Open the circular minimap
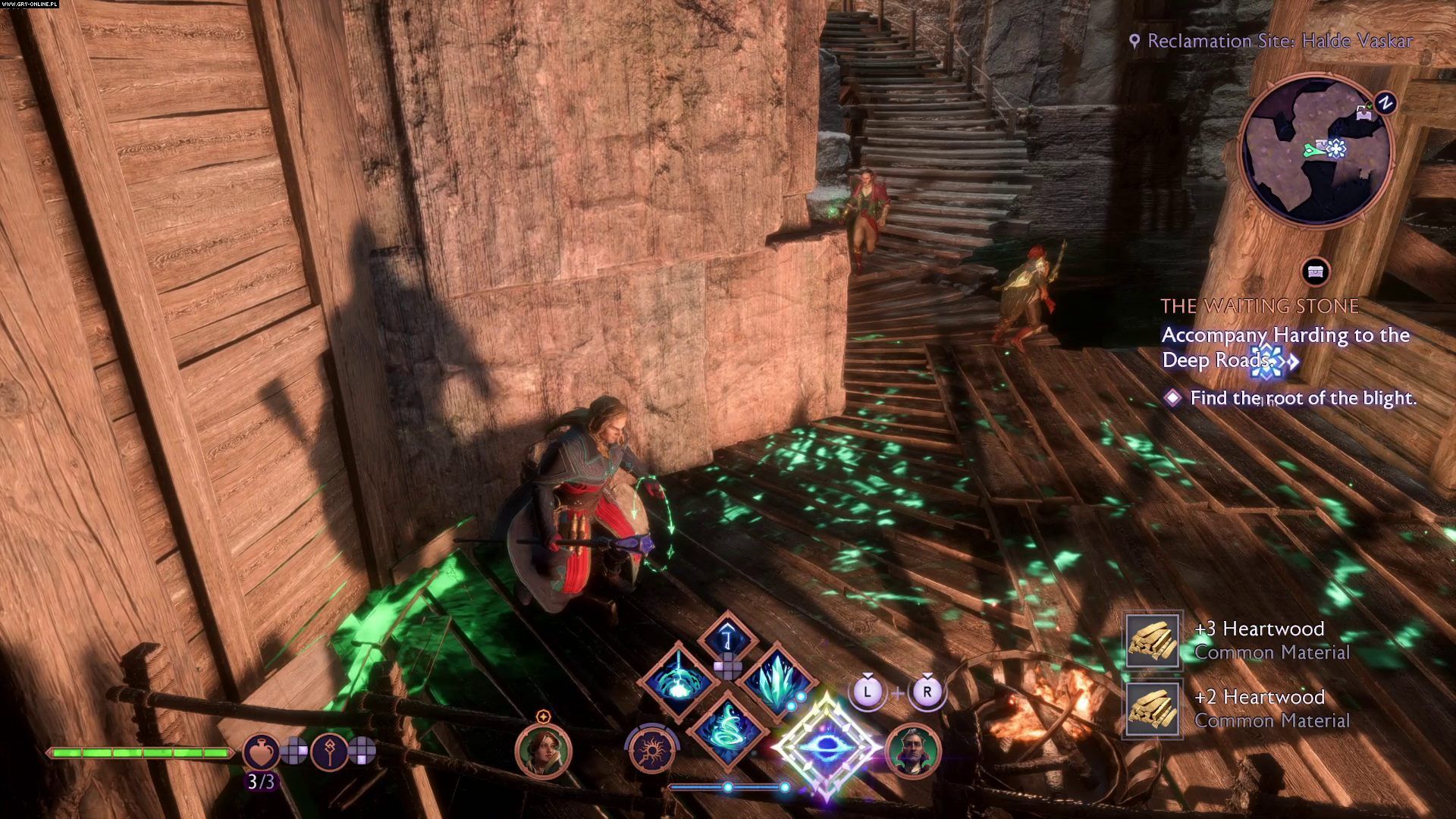Viewport: 1456px width, 819px height. pos(1316,151)
